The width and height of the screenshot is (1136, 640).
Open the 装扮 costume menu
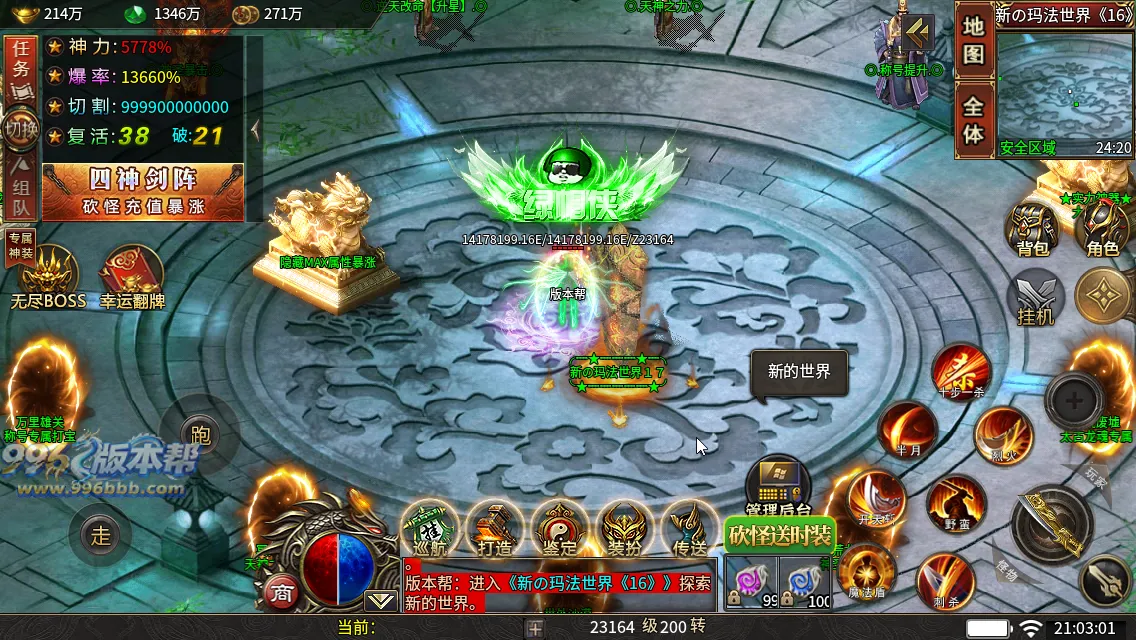pyautogui.click(x=625, y=528)
